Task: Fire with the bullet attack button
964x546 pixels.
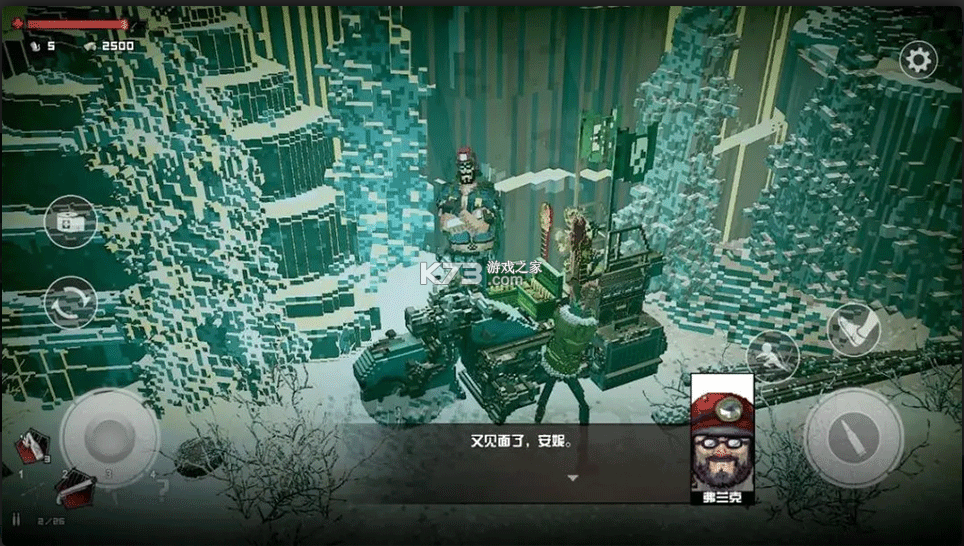Action: coord(853,437)
